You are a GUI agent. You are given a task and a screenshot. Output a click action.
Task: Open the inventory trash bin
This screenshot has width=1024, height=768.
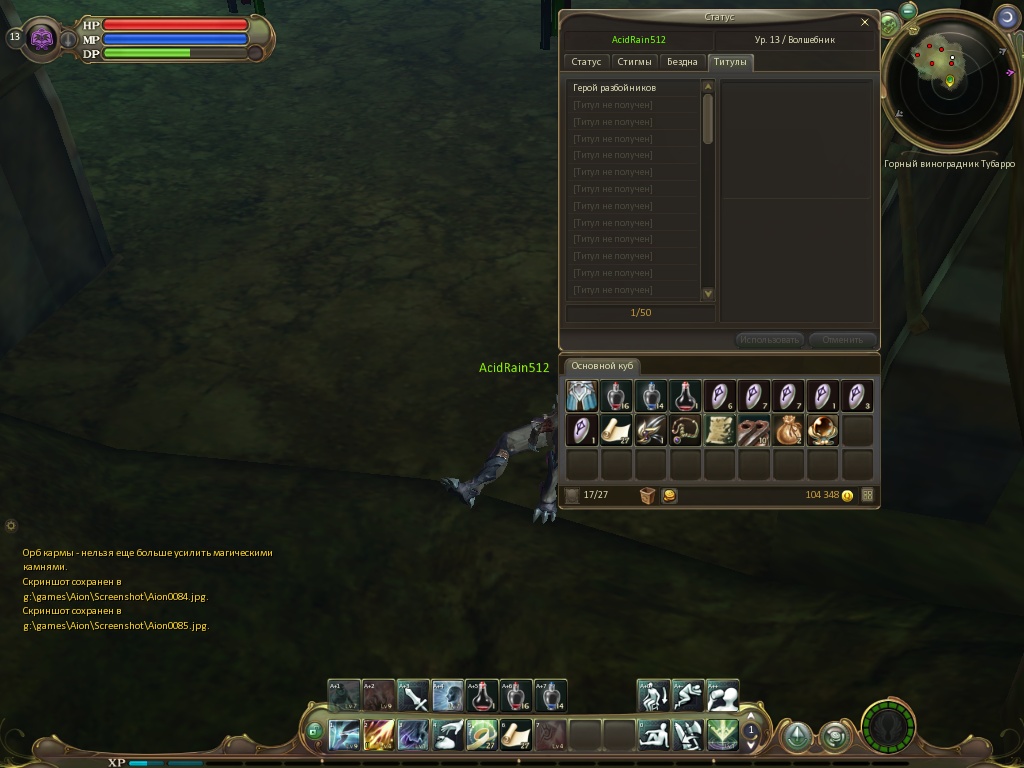(x=648, y=495)
